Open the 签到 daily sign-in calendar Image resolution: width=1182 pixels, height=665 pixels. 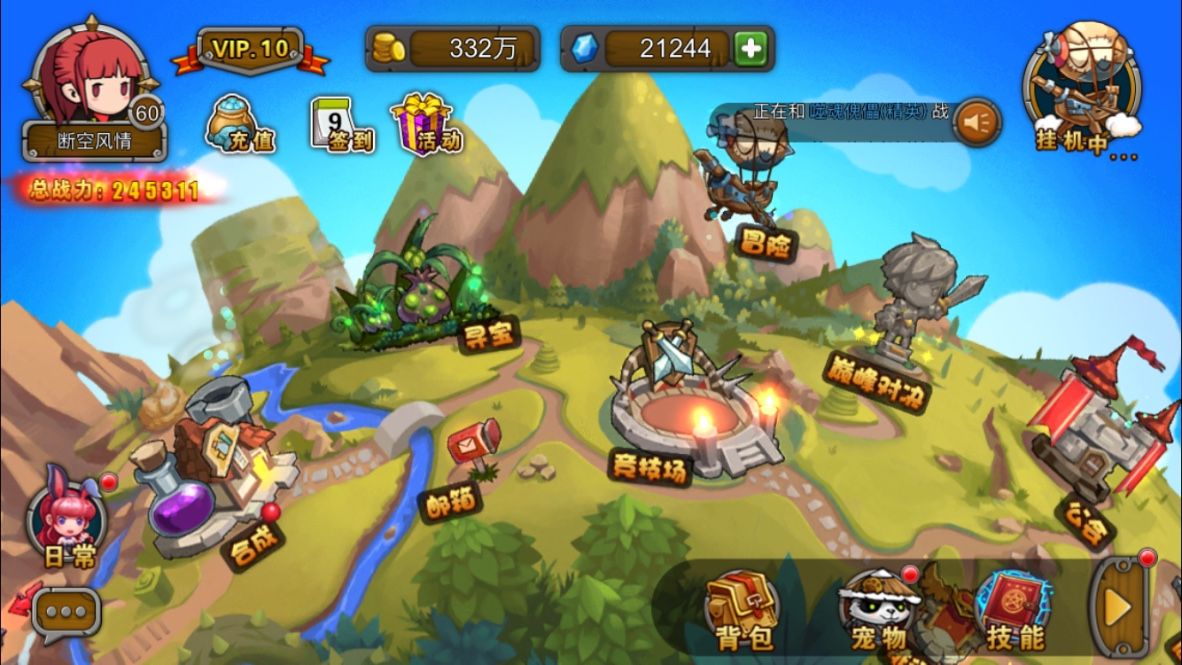click(x=341, y=125)
